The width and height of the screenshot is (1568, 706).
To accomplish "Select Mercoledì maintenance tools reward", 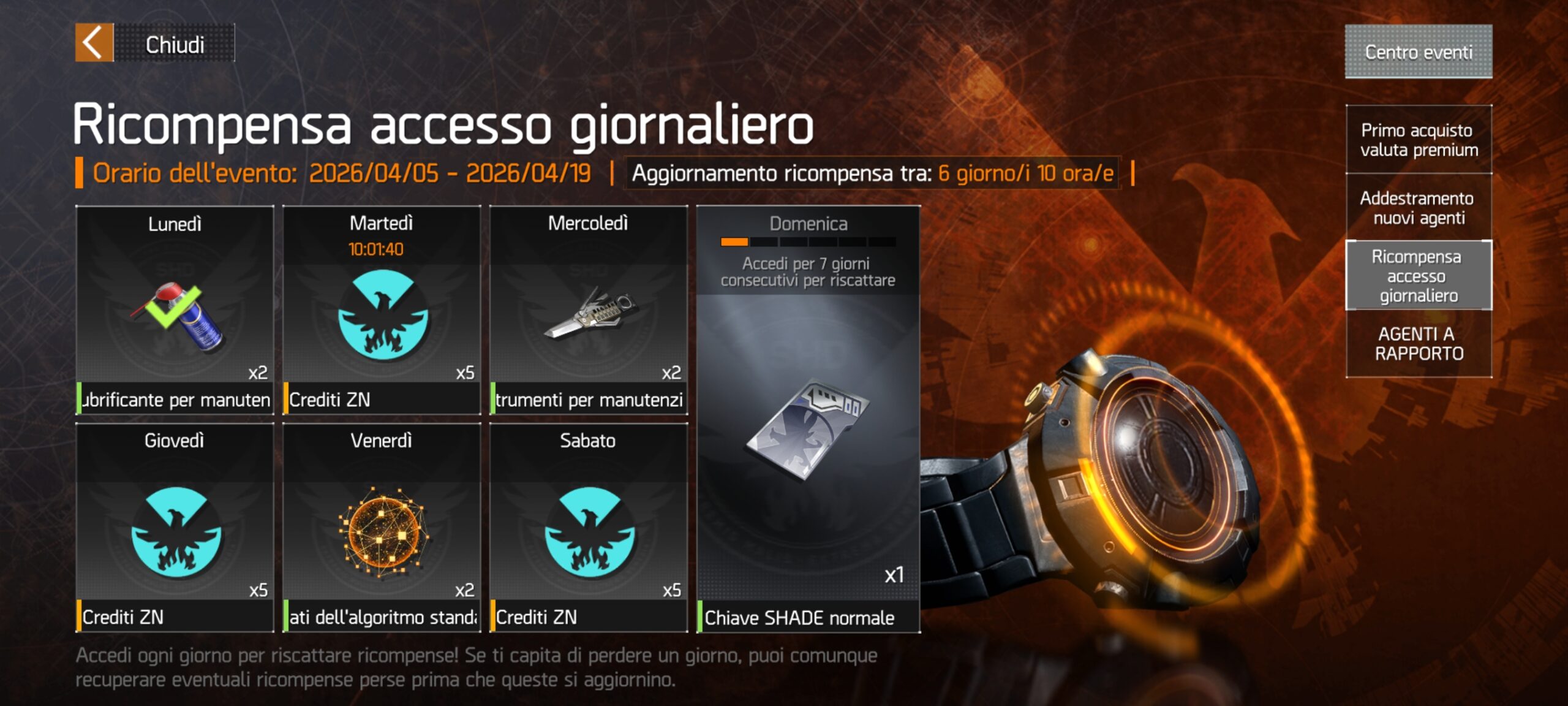I will pos(589,310).
